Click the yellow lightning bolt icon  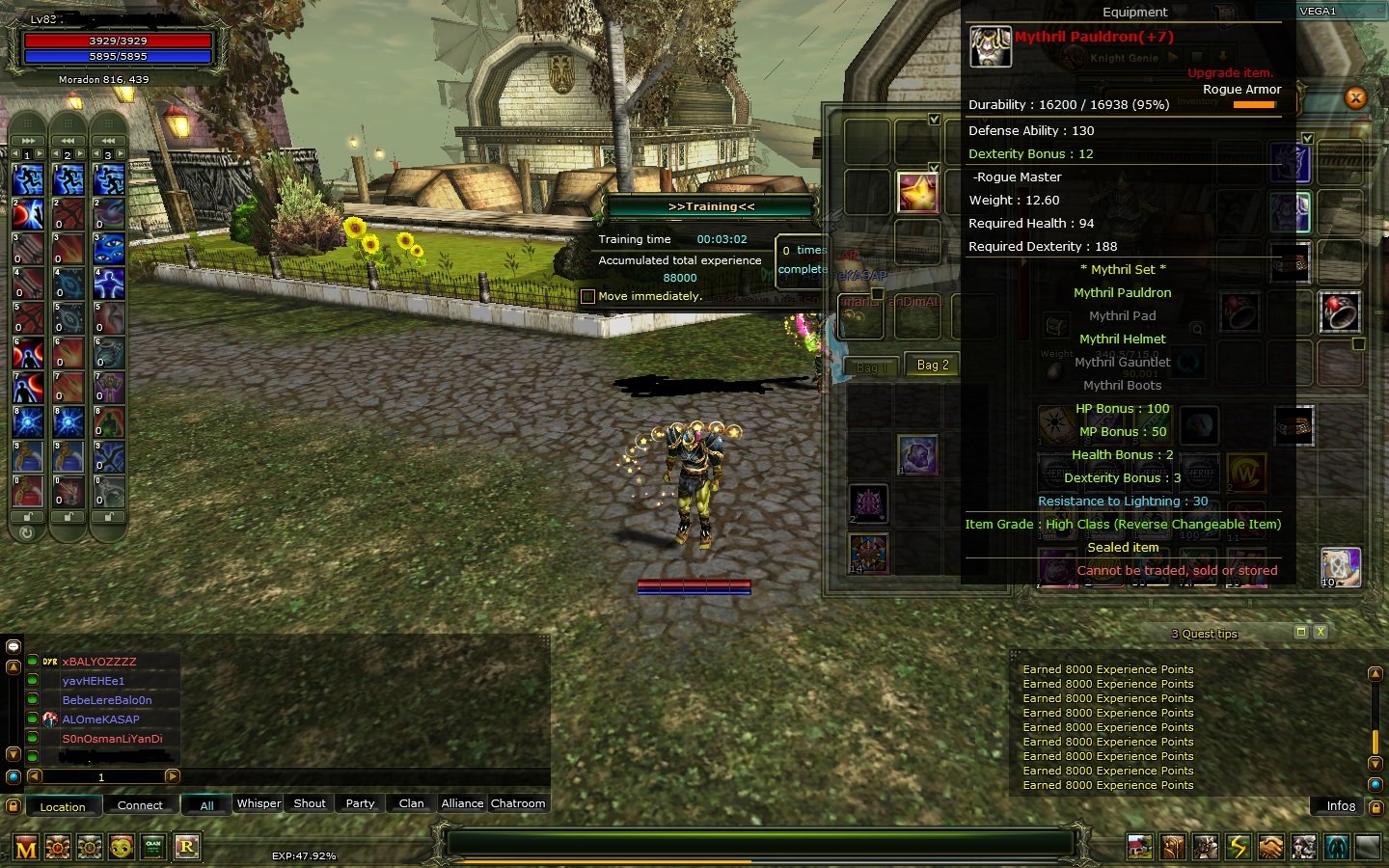pyautogui.click(x=1239, y=847)
